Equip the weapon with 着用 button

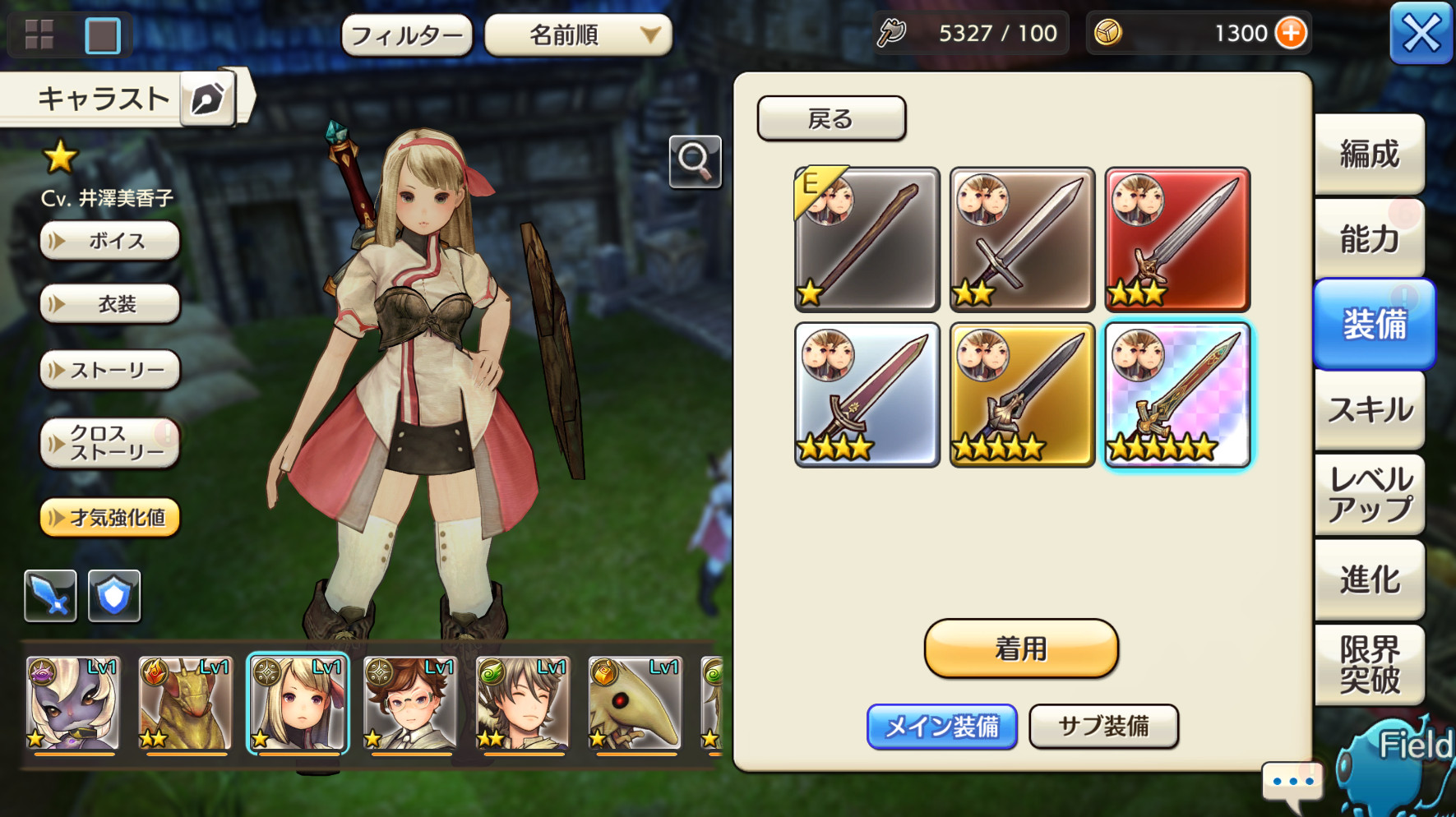click(x=1020, y=649)
